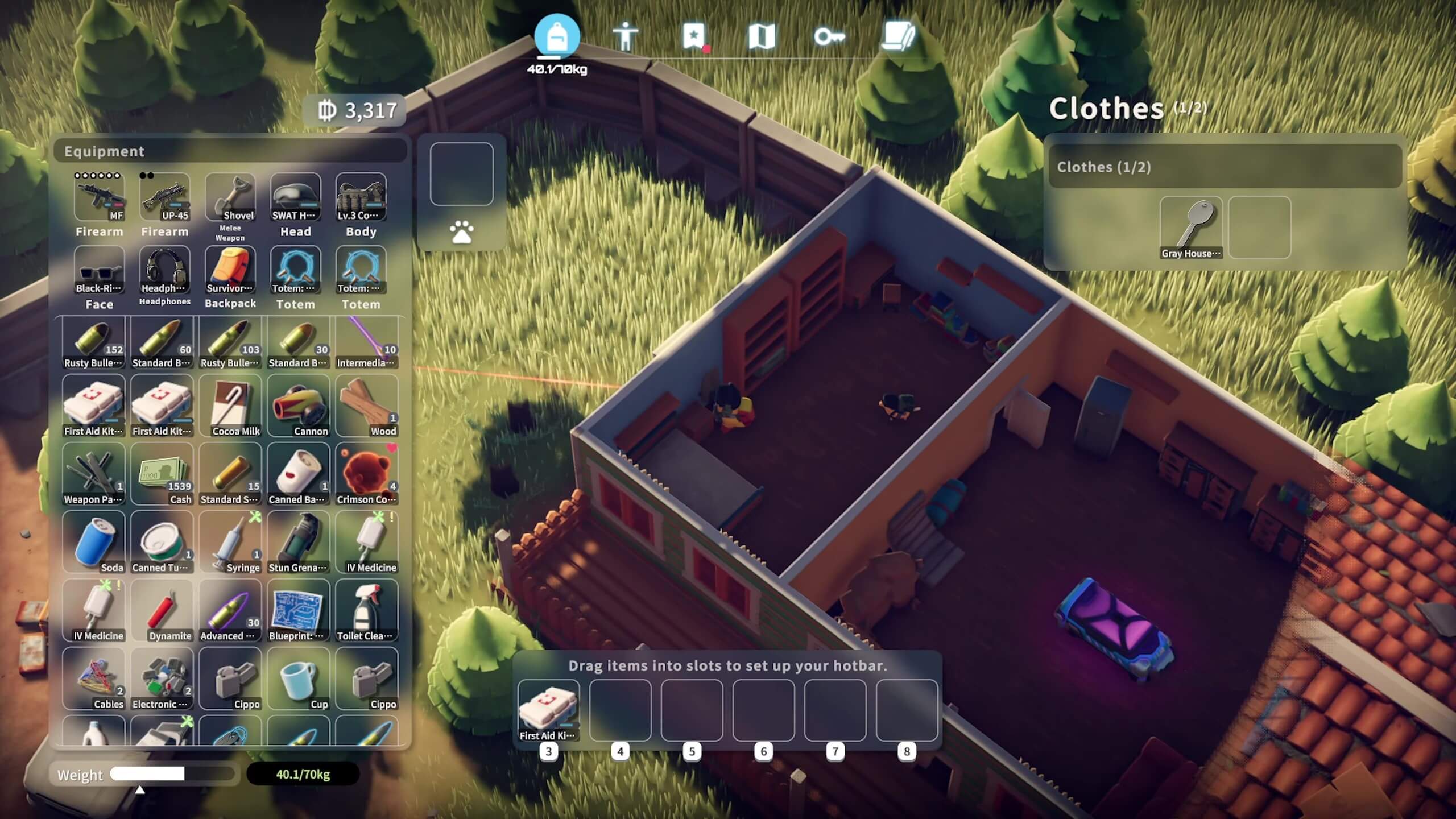
Task: Open the backpack inventory tab
Action: pyautogui.click(x=557, y=36)
